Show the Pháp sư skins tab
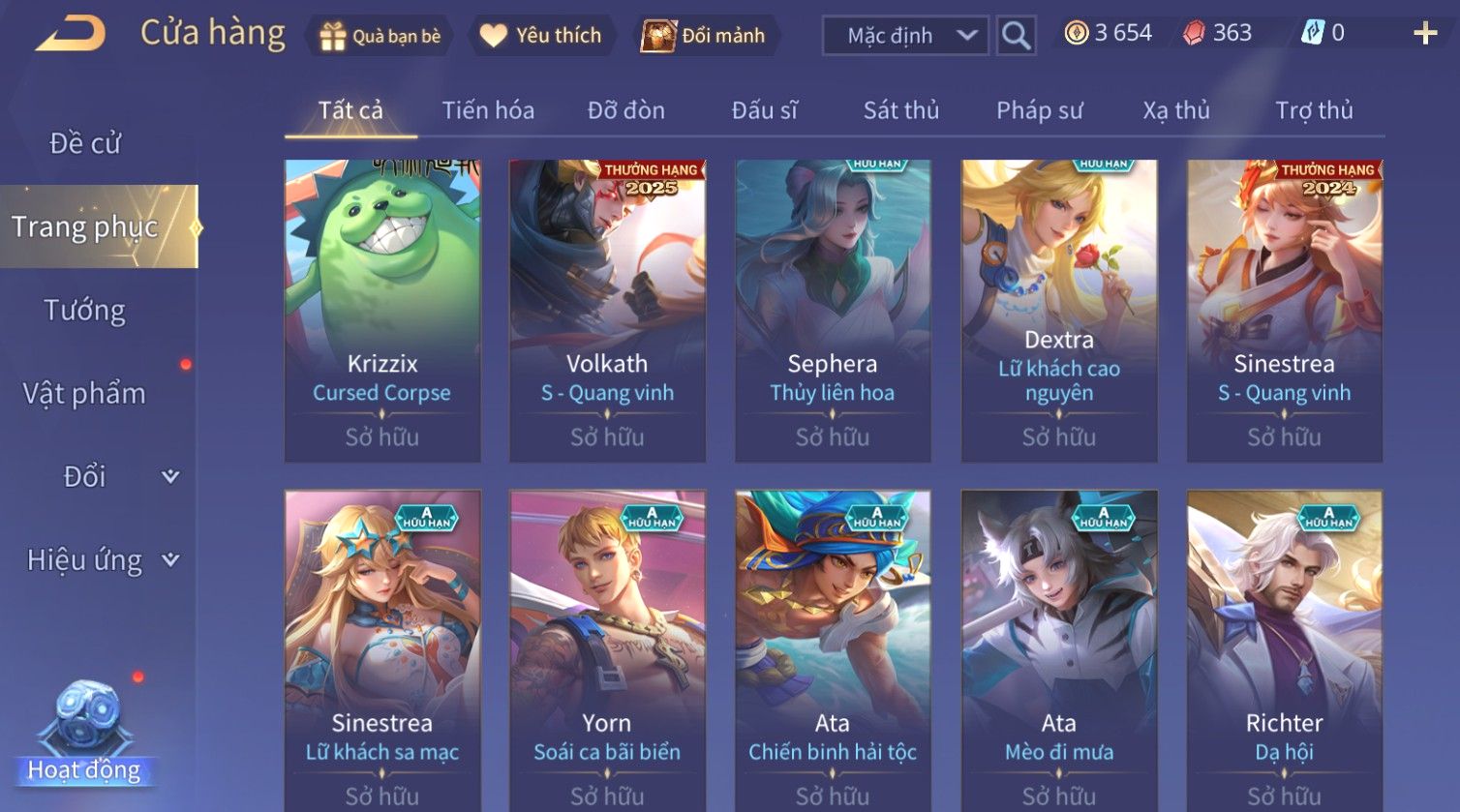 tap(1039, 110)
